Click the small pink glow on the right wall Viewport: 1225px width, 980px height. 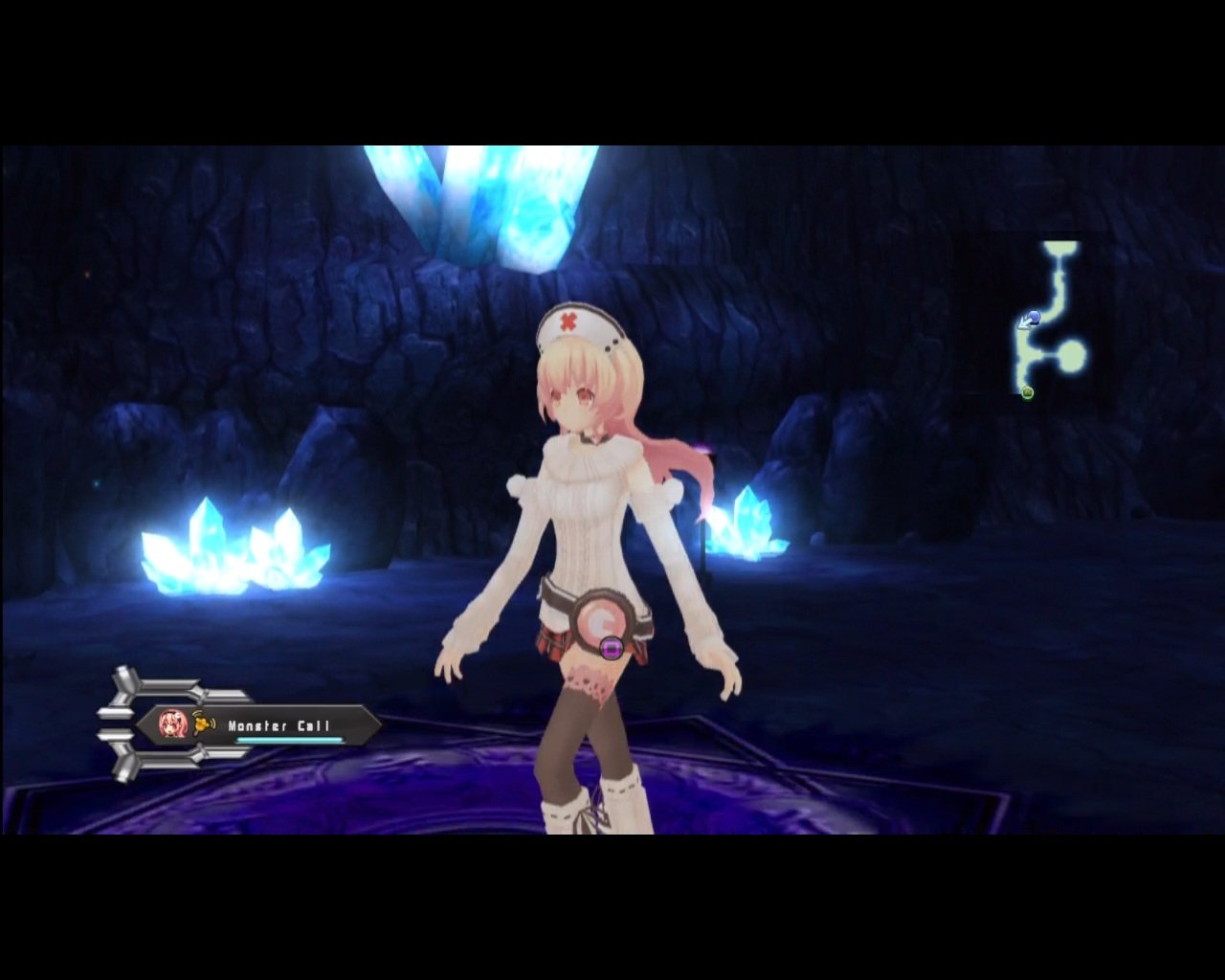[705, 447]
